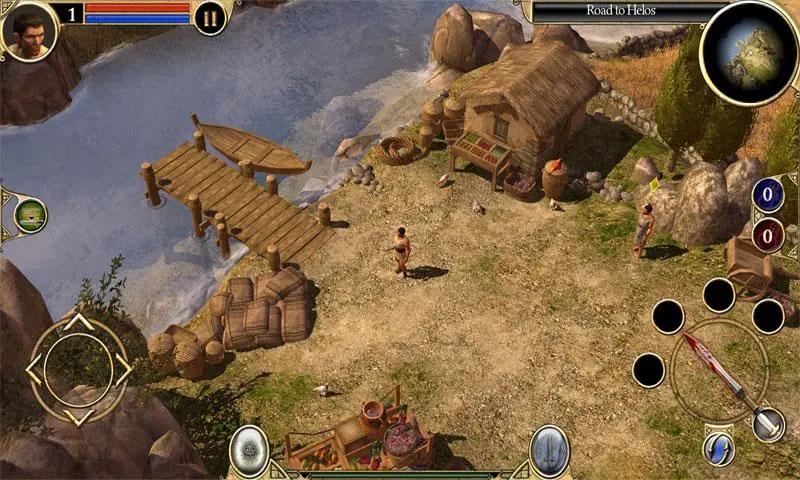800x480 pixels.
Task: Tap the green quest journal icon
Action: (x=31, y=214)
